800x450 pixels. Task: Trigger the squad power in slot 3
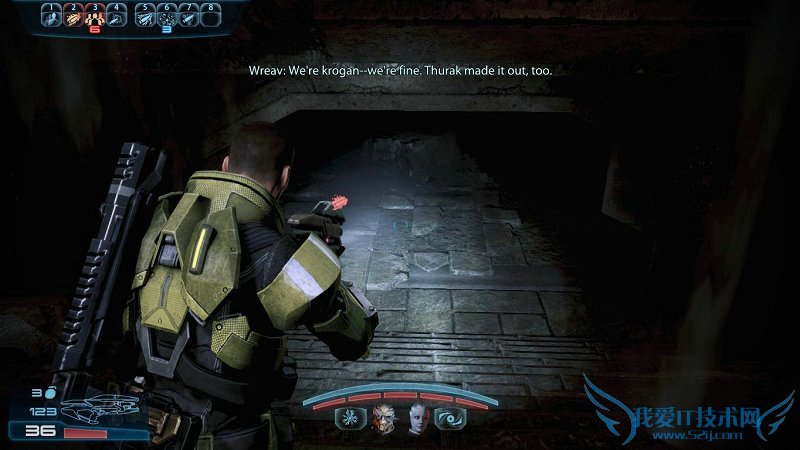click(x=95, y=15)
